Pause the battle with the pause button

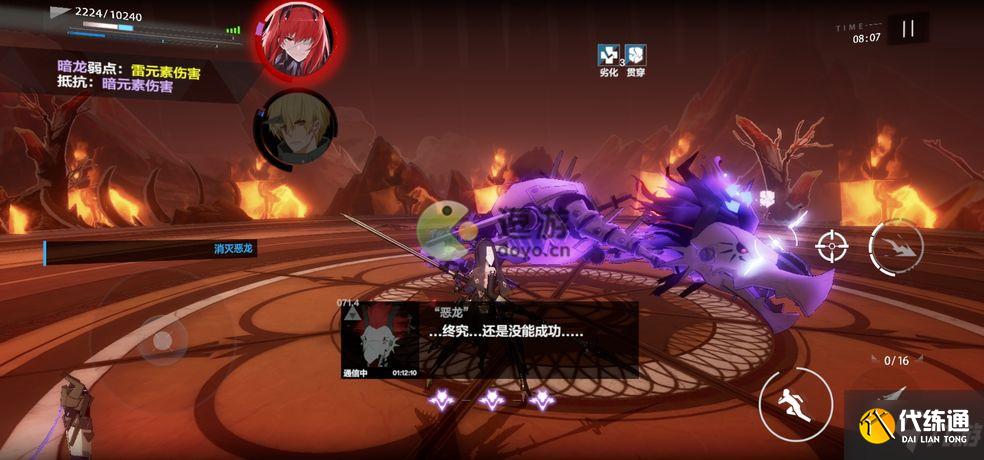tap(907, 29)
